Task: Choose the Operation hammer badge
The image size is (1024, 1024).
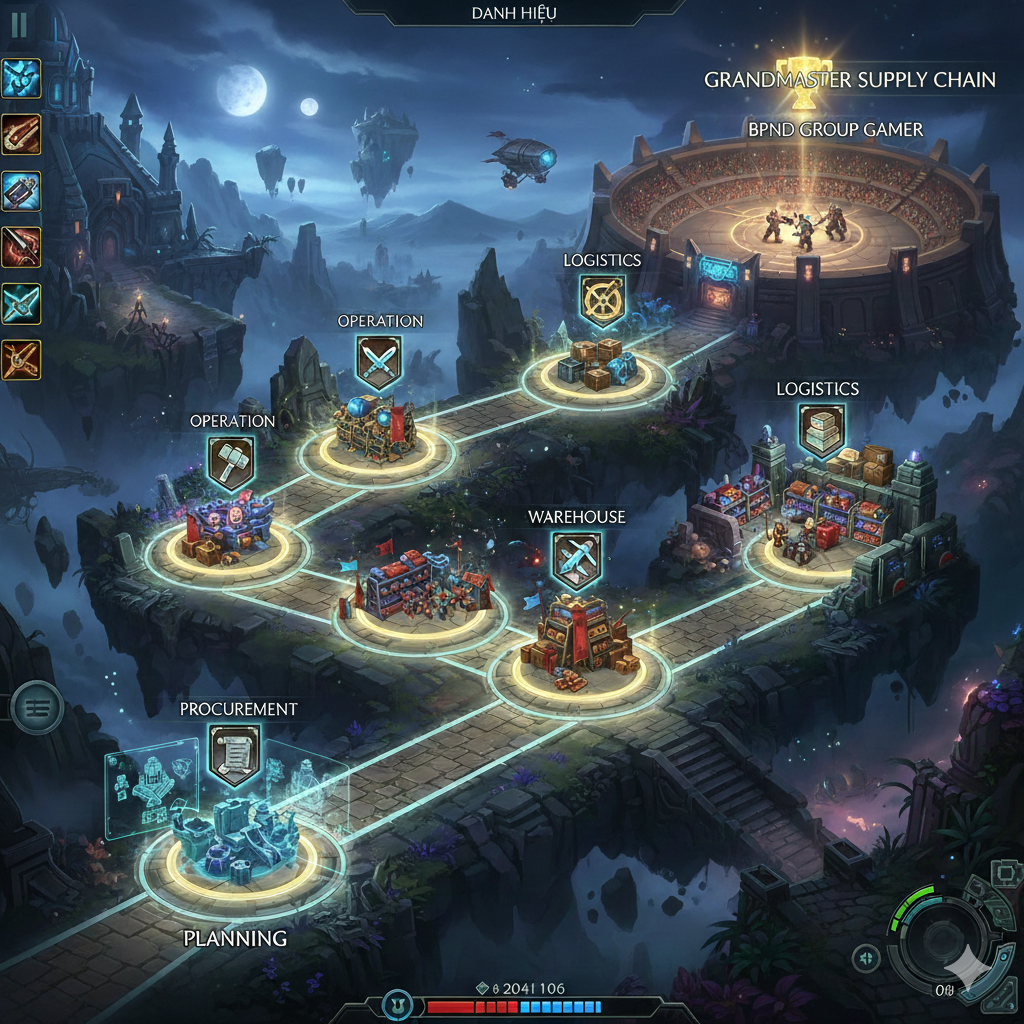Action: tap(231, 463)
